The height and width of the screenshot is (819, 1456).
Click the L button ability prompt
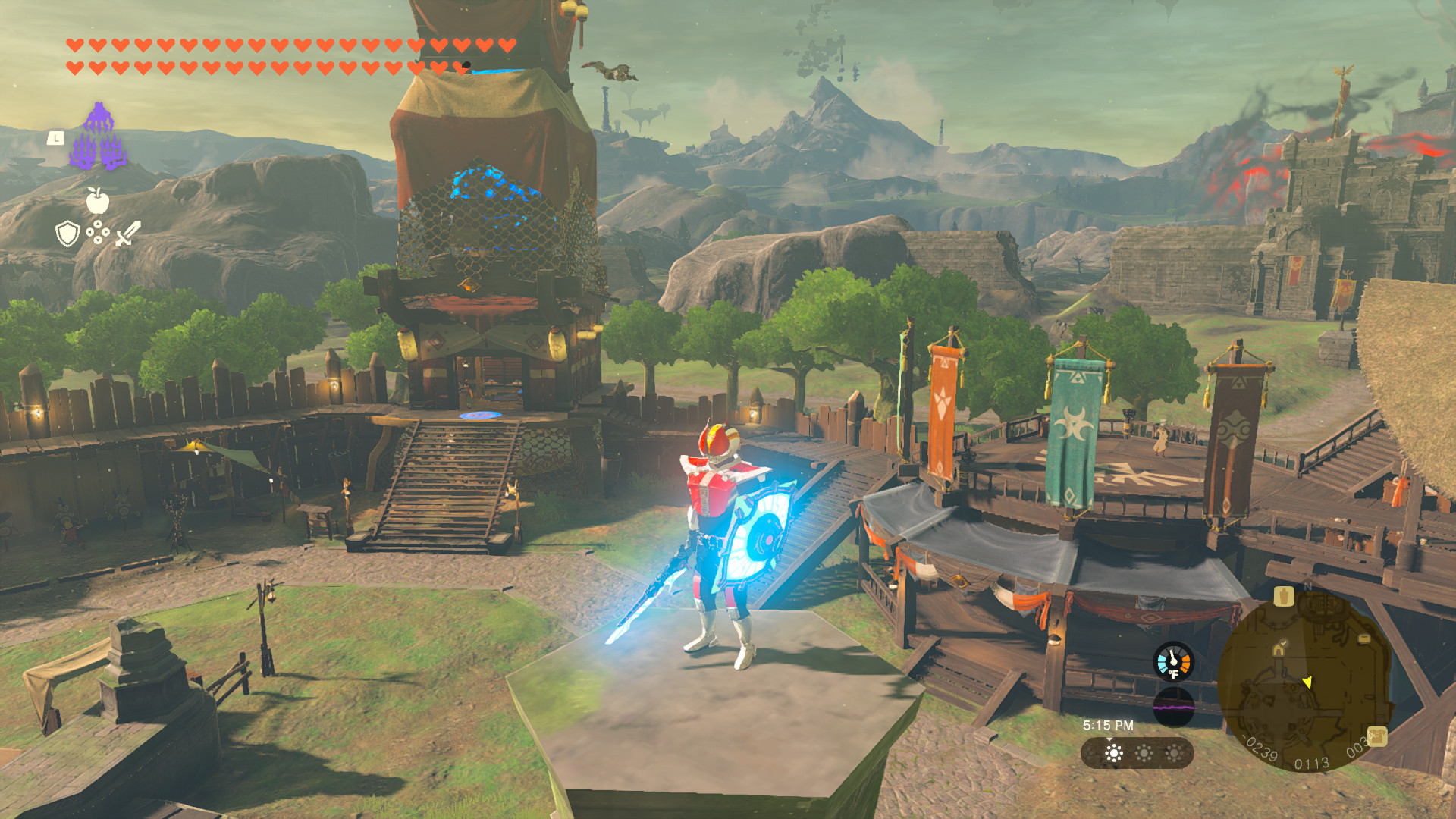point(58,137)
